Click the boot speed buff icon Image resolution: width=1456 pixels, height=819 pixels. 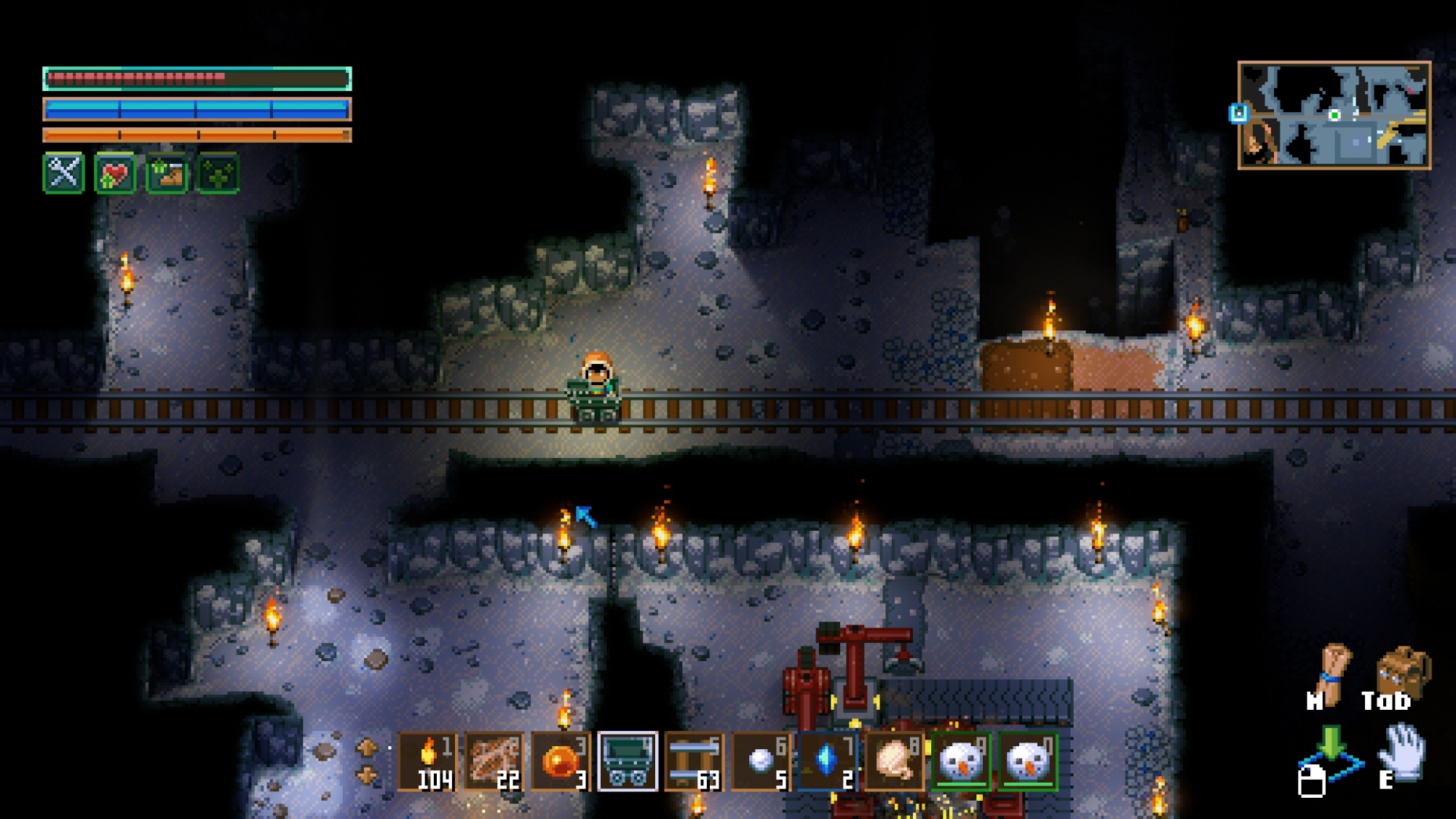167,173
